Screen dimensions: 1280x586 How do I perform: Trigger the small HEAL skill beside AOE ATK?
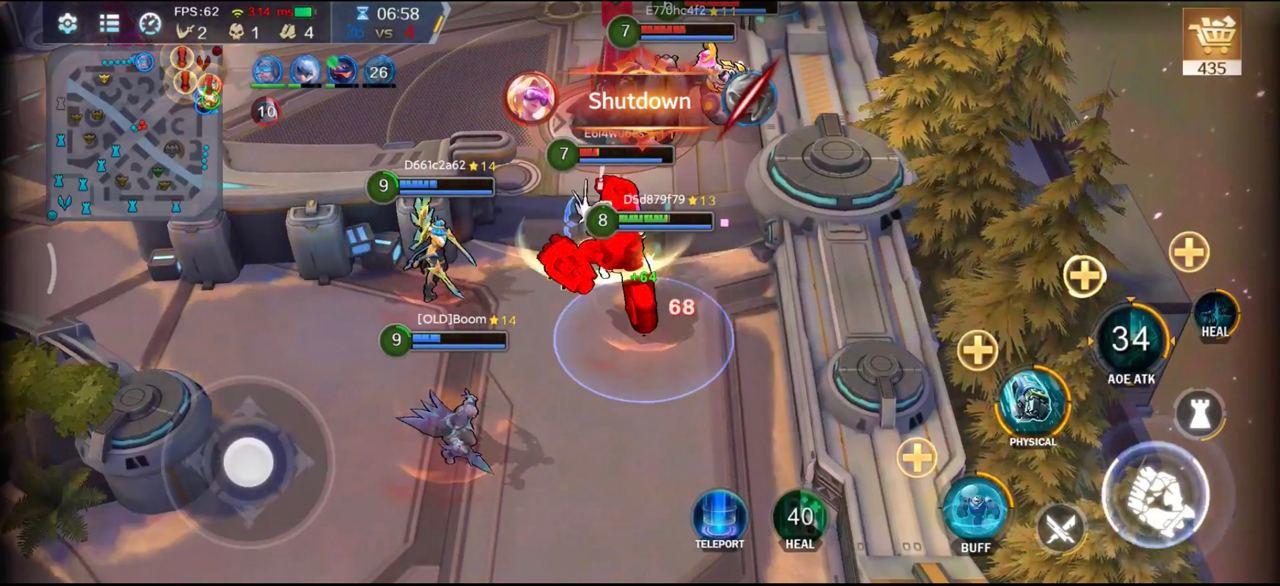click(1215, 313)
